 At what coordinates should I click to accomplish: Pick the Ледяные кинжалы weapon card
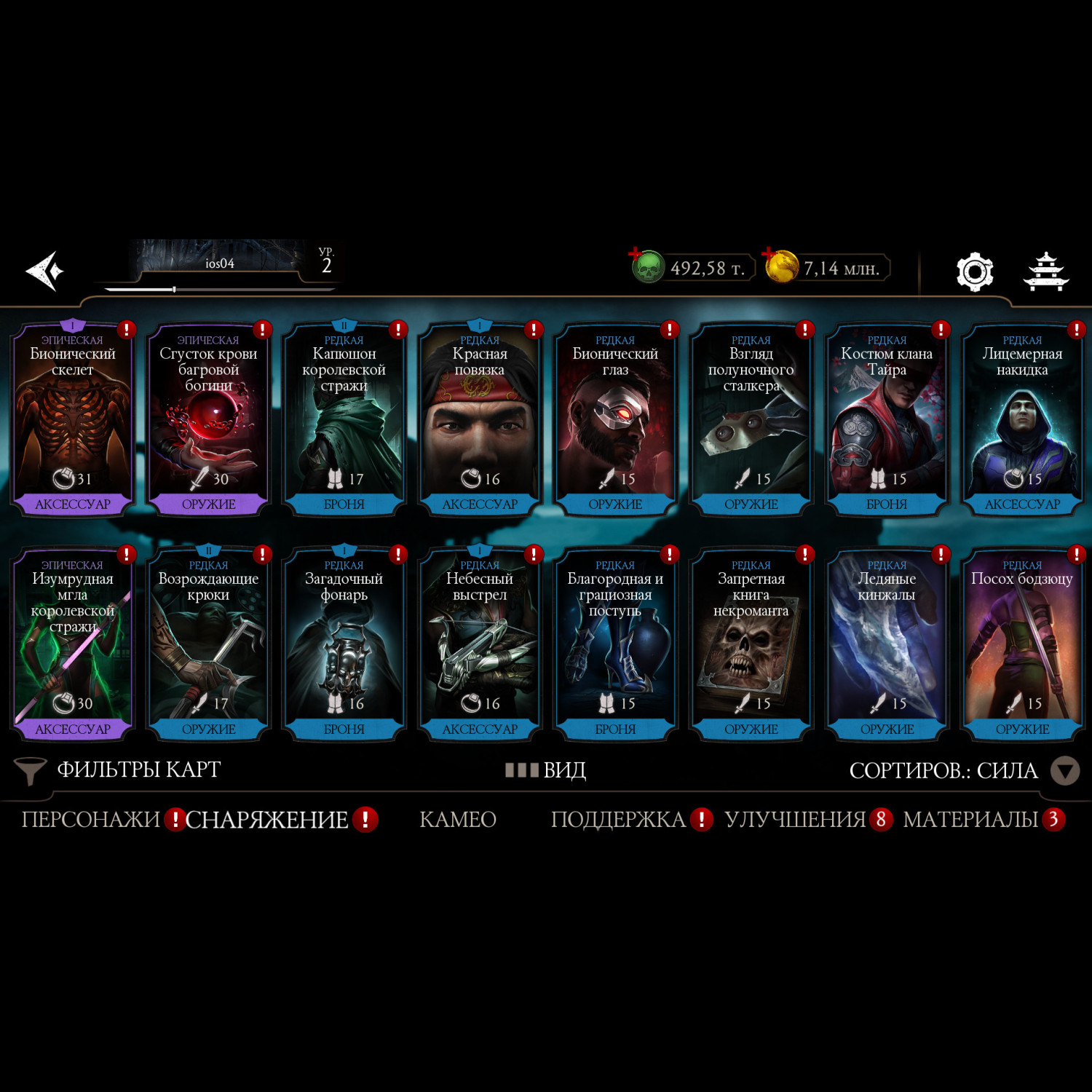point(886,644)
